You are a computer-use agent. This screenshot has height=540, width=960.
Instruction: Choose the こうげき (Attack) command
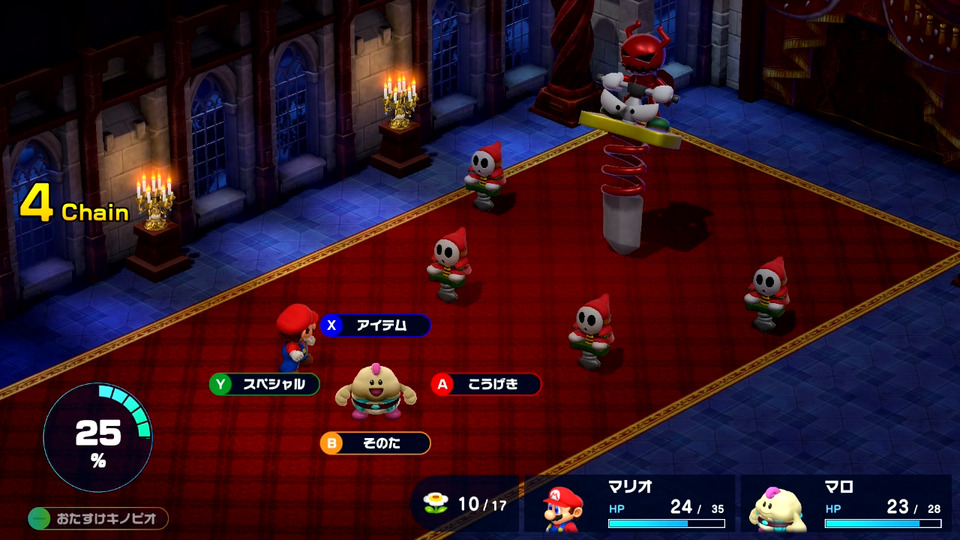coord(487,384)
